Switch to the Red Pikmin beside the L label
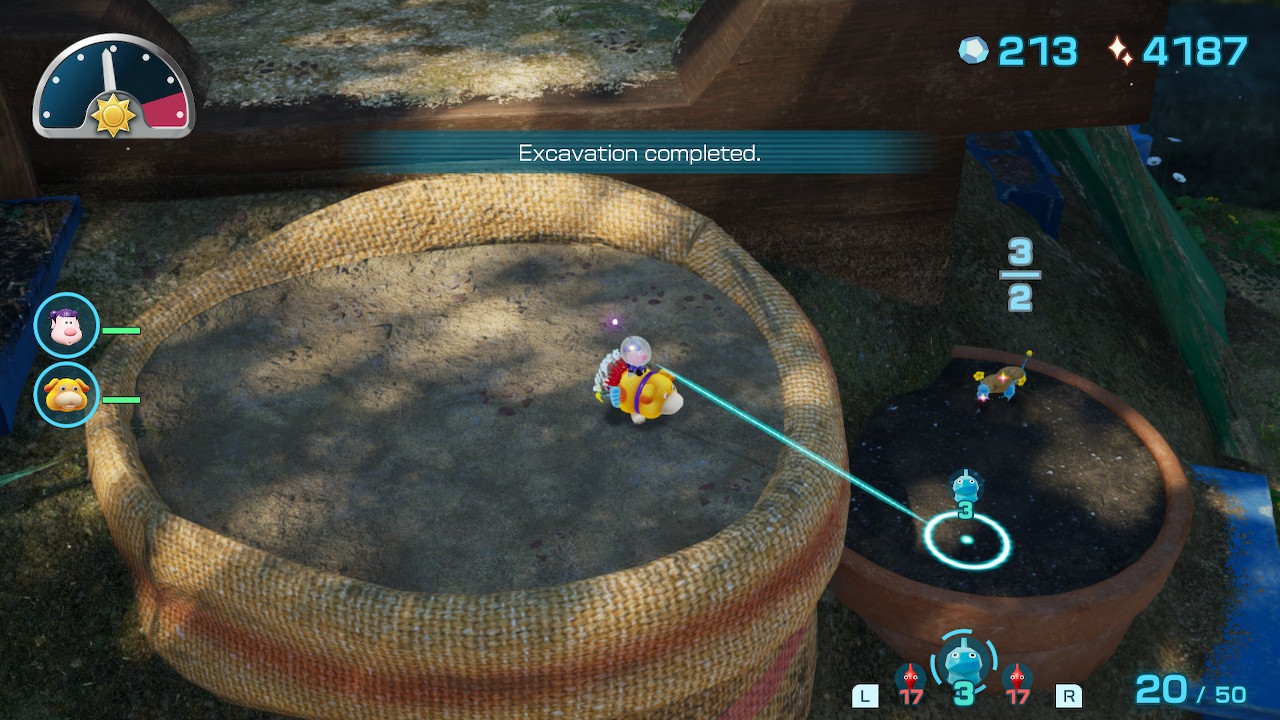The image size is (1280, 720). point(909,682)
